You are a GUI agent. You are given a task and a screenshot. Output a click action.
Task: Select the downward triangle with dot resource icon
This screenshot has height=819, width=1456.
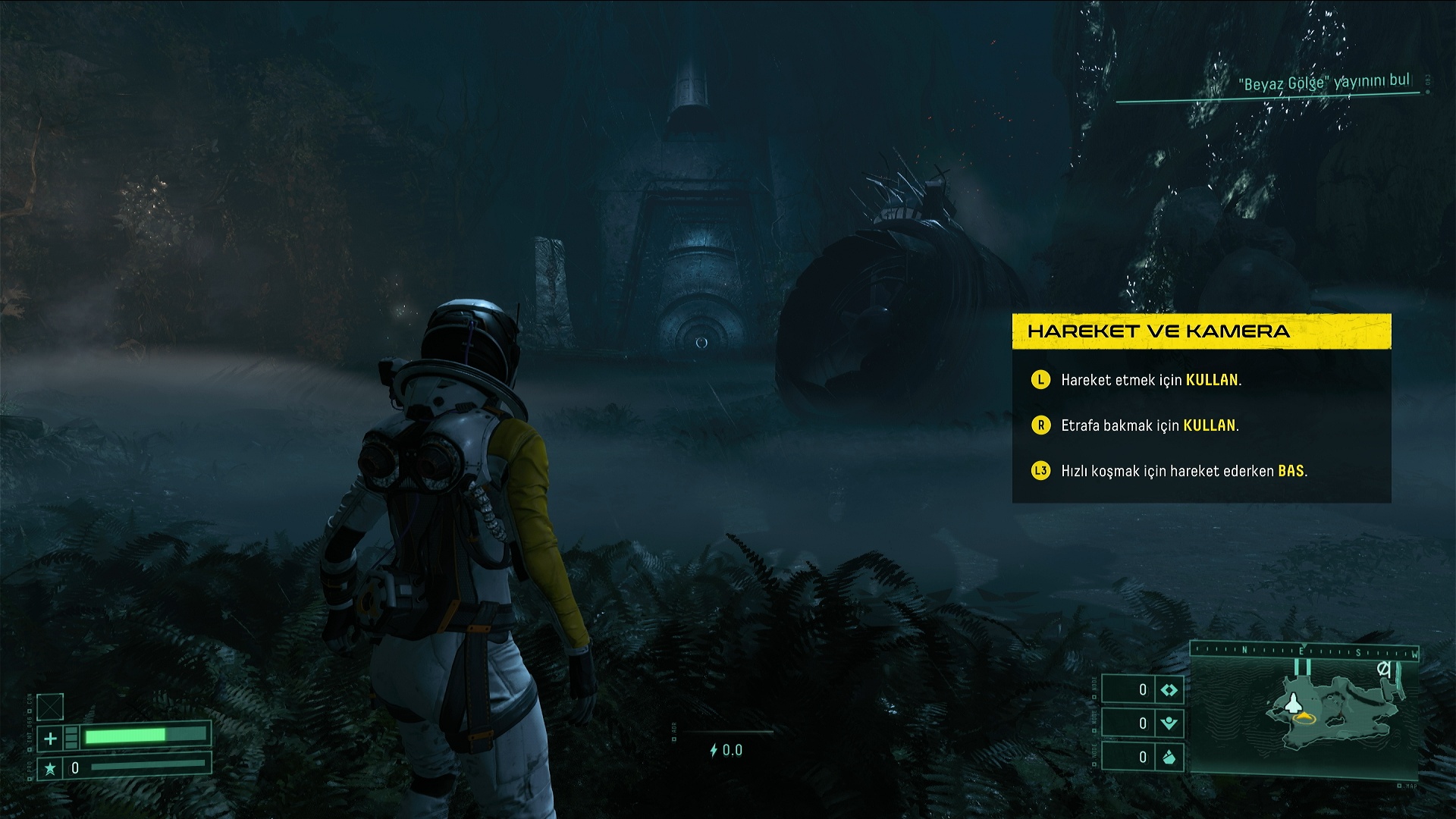click(1169, 723)
